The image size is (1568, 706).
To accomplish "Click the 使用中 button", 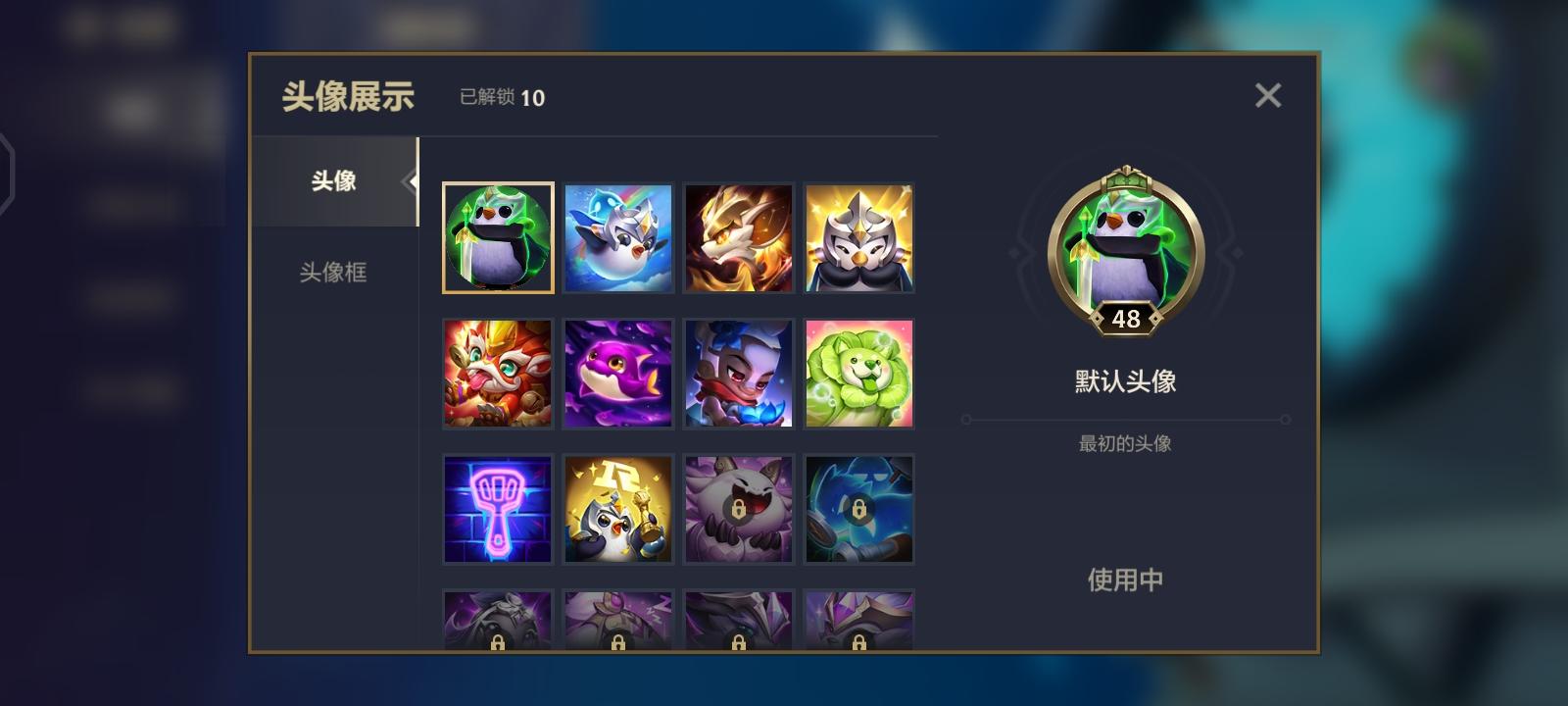I will coord(1125,580).
